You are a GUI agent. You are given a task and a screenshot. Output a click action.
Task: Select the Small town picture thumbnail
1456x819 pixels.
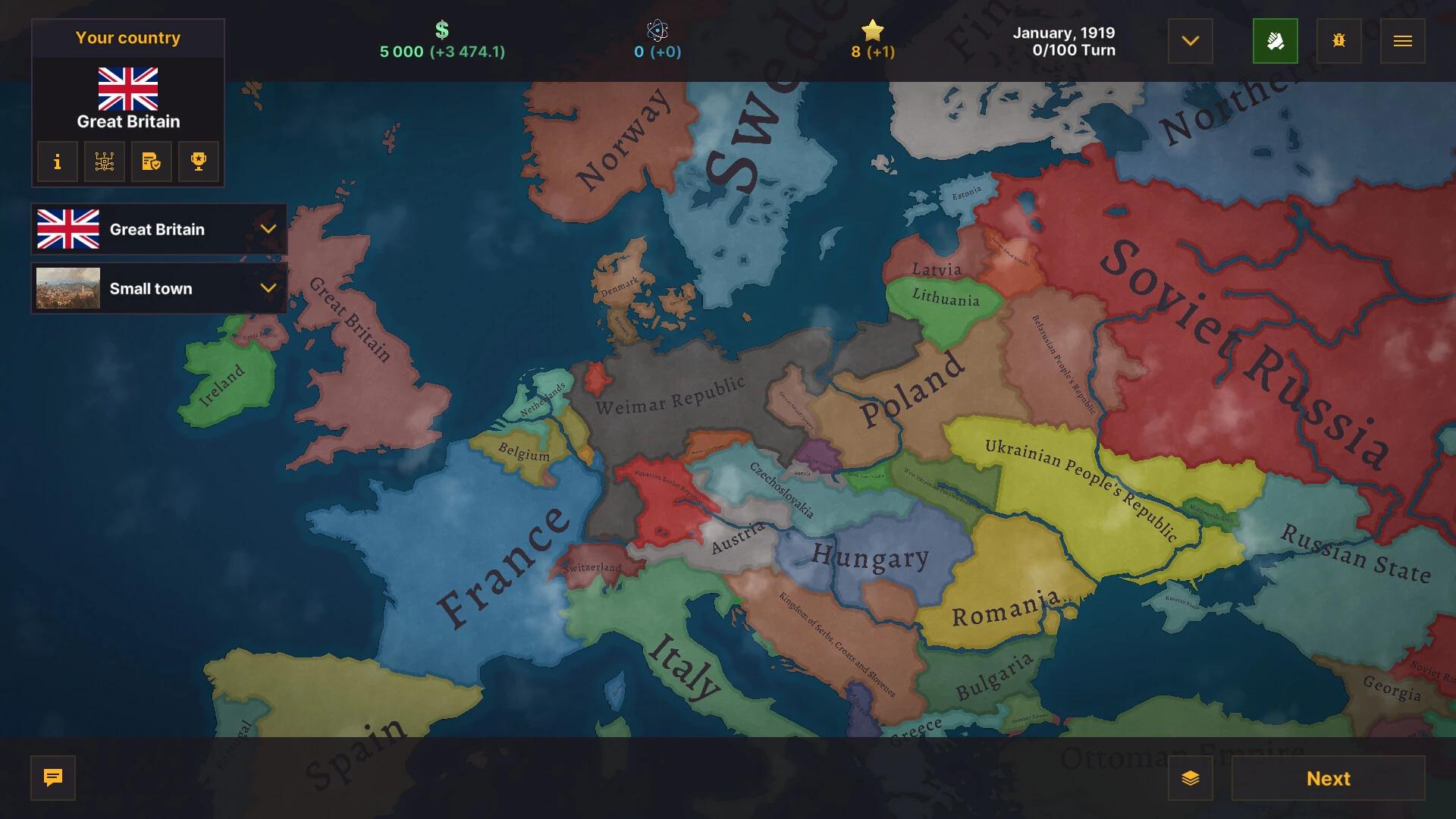[67, 288]
